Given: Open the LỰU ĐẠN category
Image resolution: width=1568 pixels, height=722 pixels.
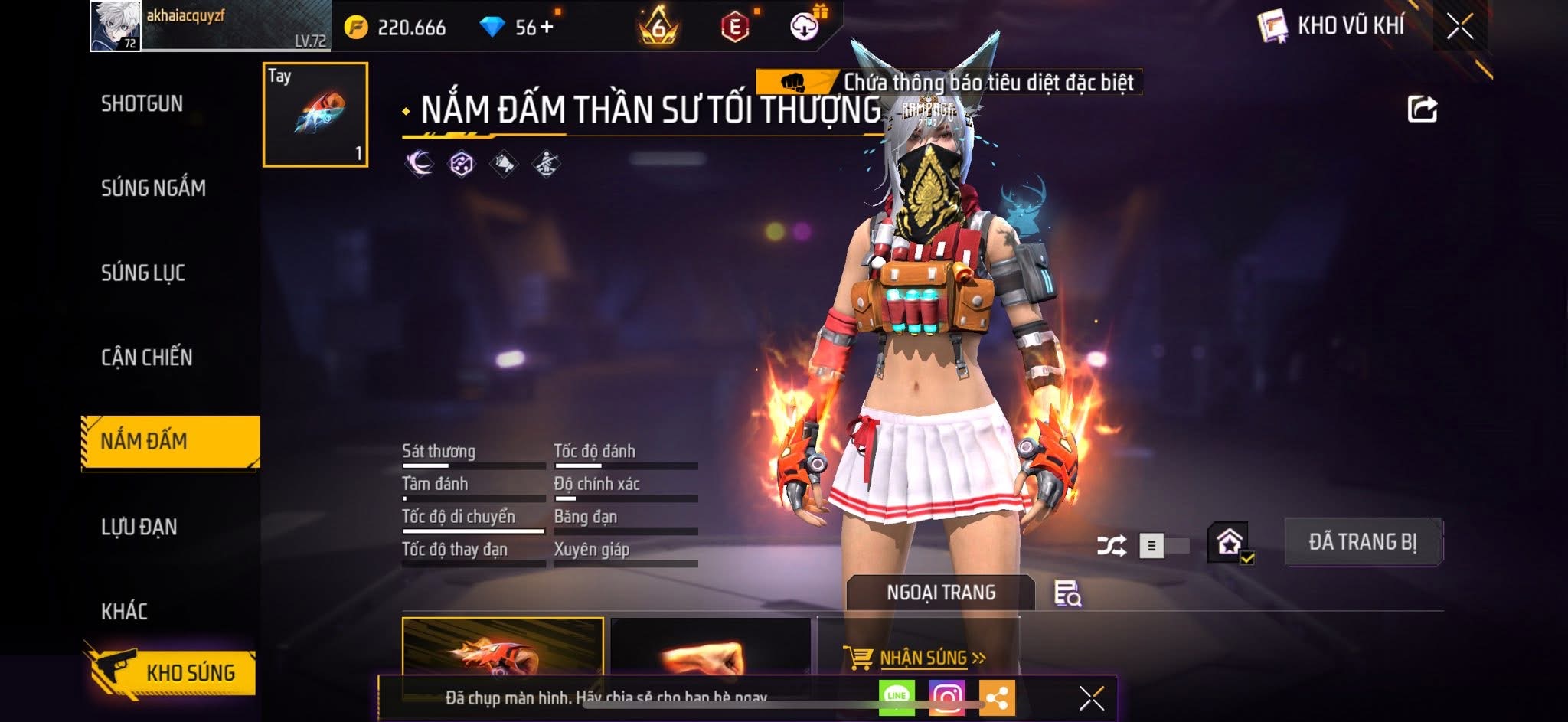Looking at the screenshot, I should pyautogui.click(x=139, y=527).
